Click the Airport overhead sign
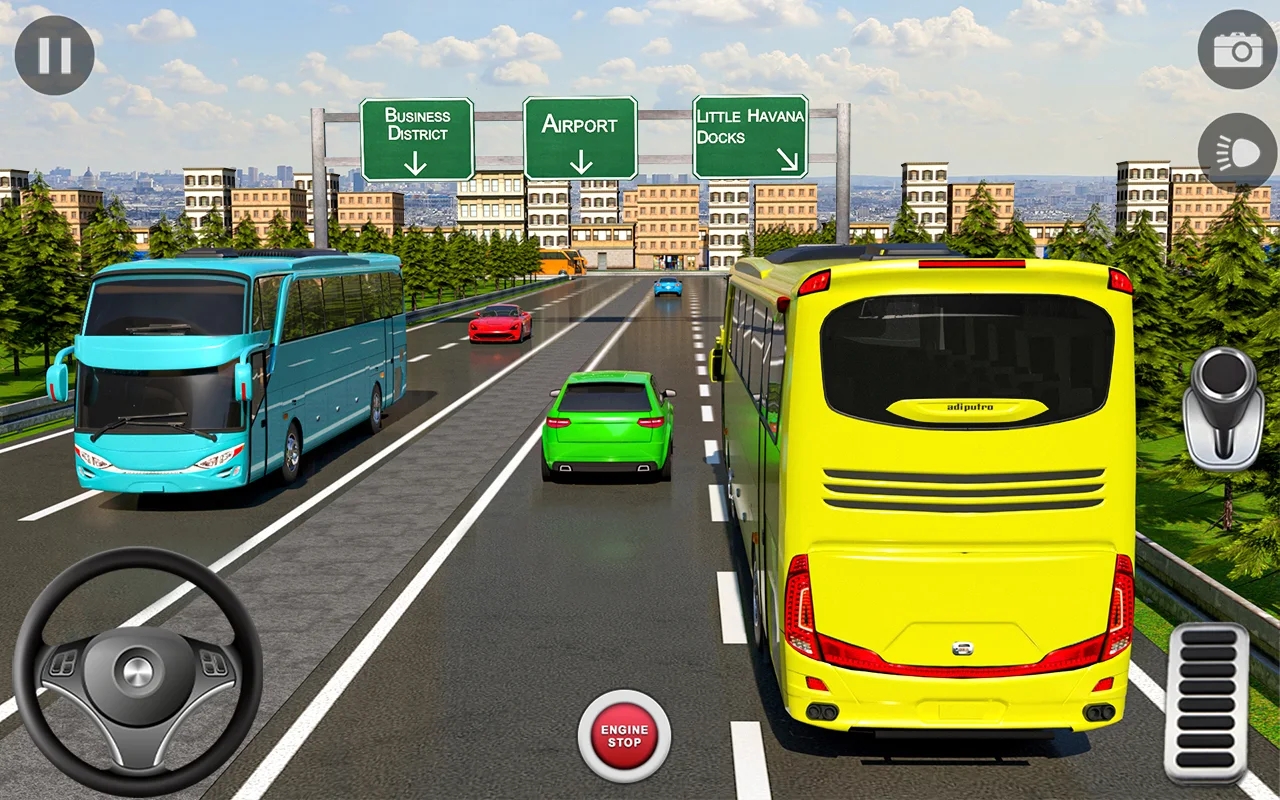 581,135
